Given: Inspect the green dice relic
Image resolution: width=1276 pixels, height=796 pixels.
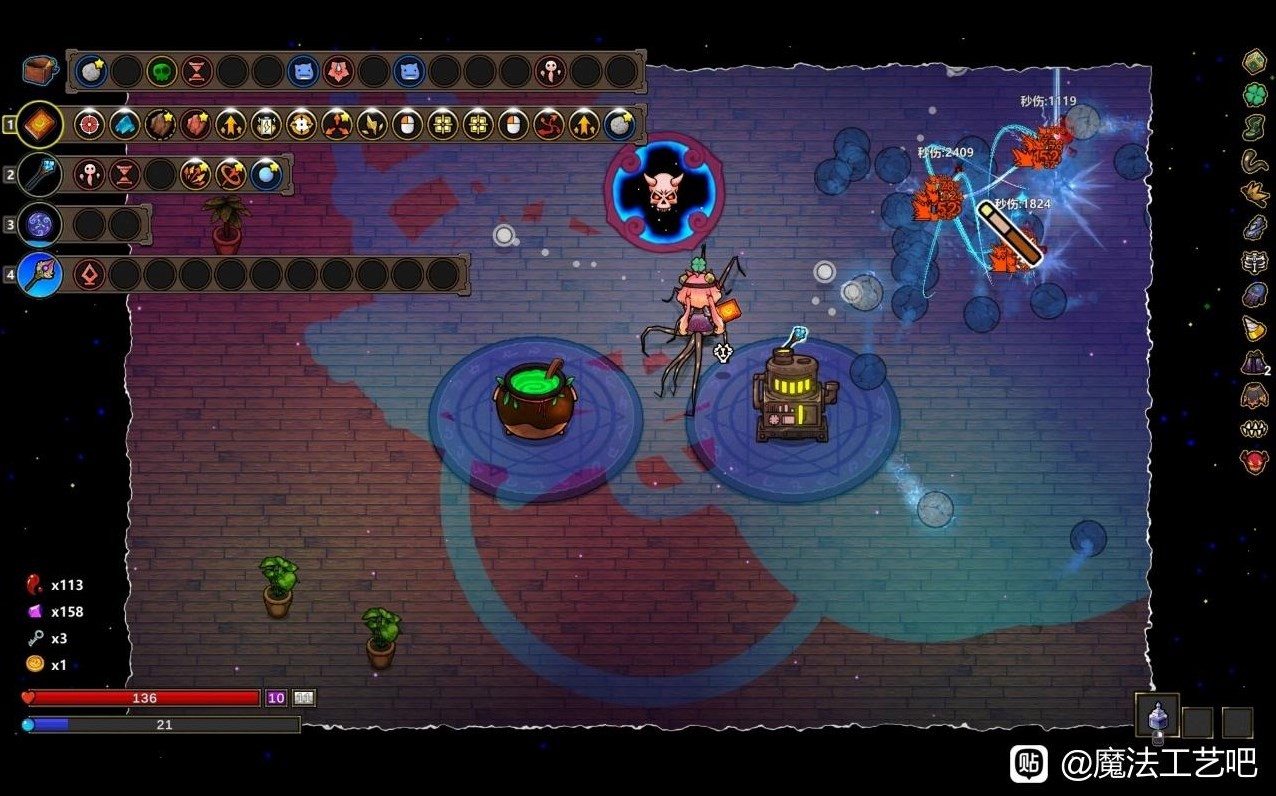Looking at the screenshot, I should click(1255, 62).
